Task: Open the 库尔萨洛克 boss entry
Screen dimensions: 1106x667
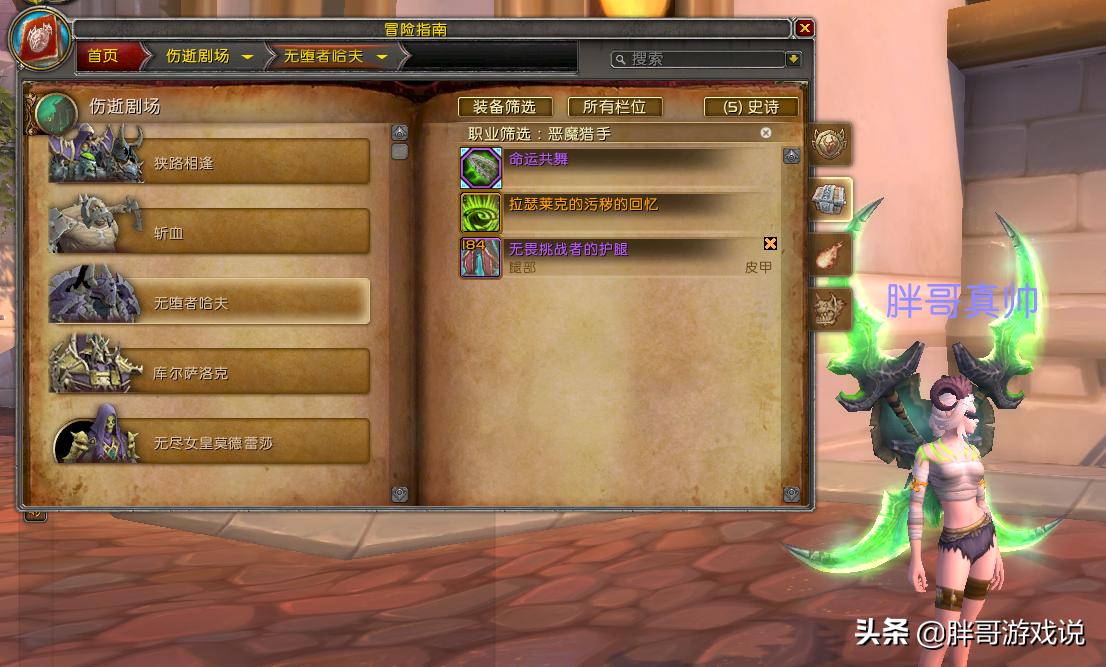Action: click(210, 372)
